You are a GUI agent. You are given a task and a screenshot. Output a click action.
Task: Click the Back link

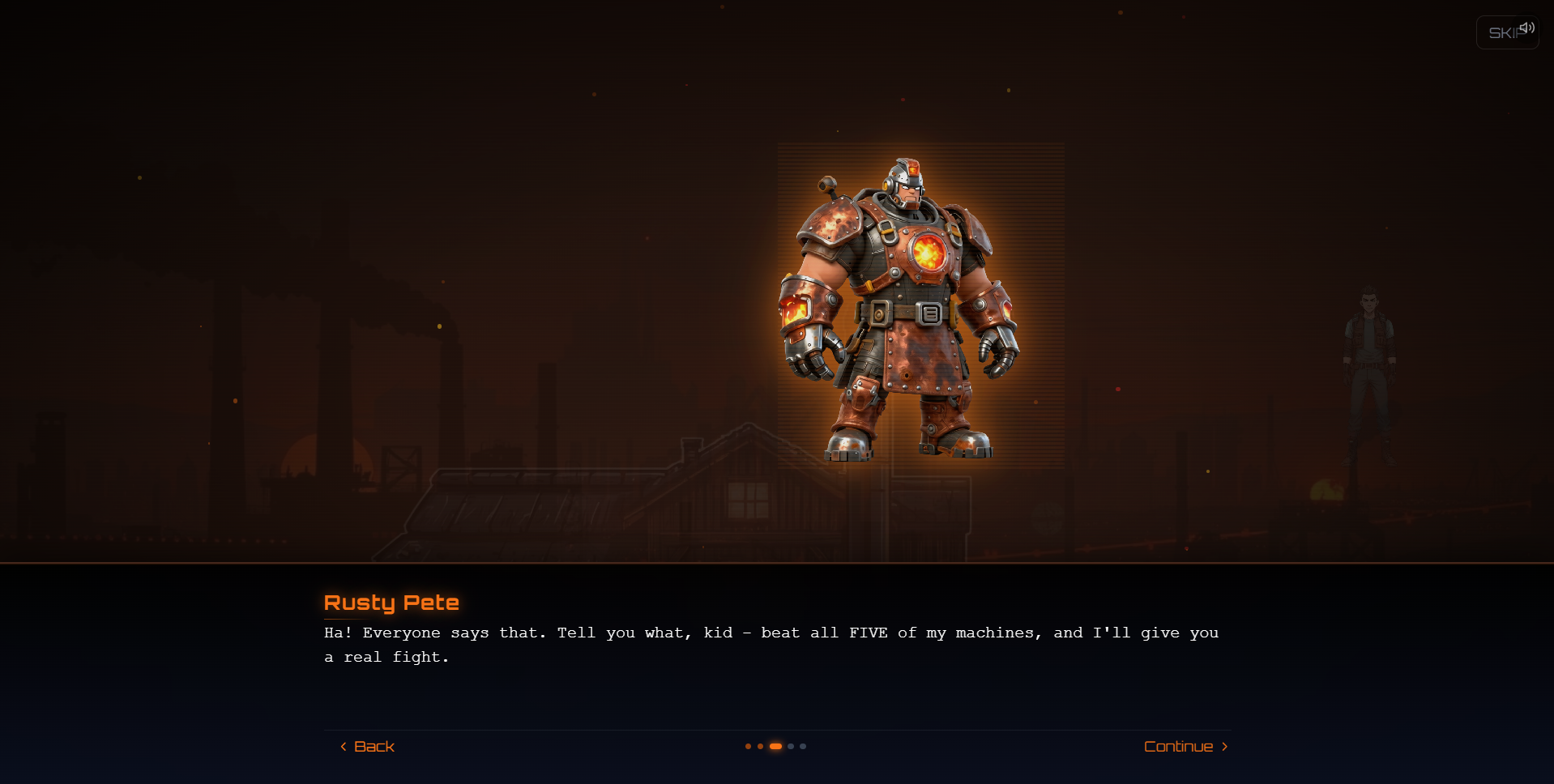point(373,746)
